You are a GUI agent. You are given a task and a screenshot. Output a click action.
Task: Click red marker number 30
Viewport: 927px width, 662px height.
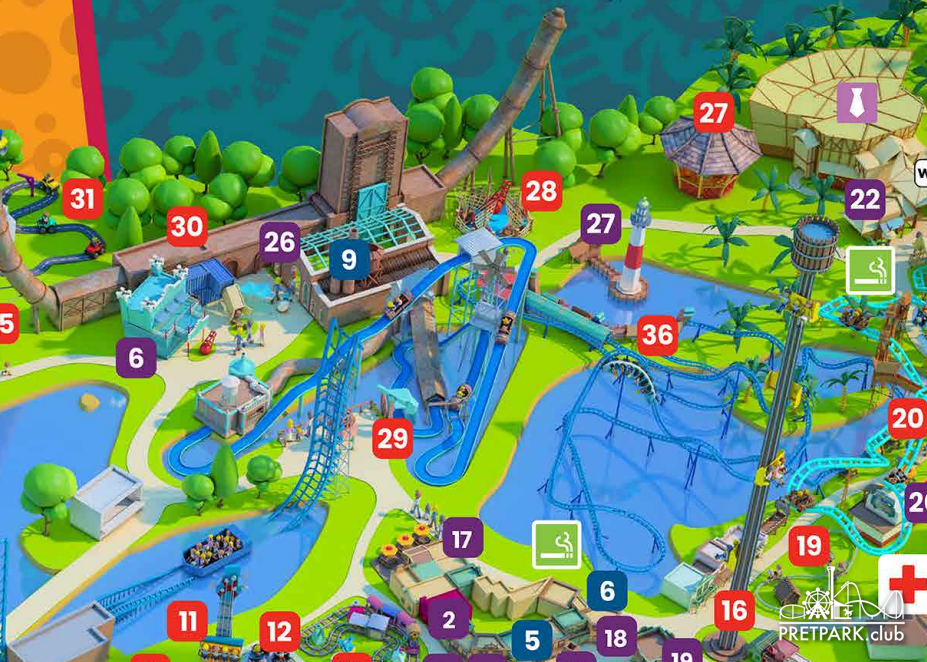click(x=187, y=227)
